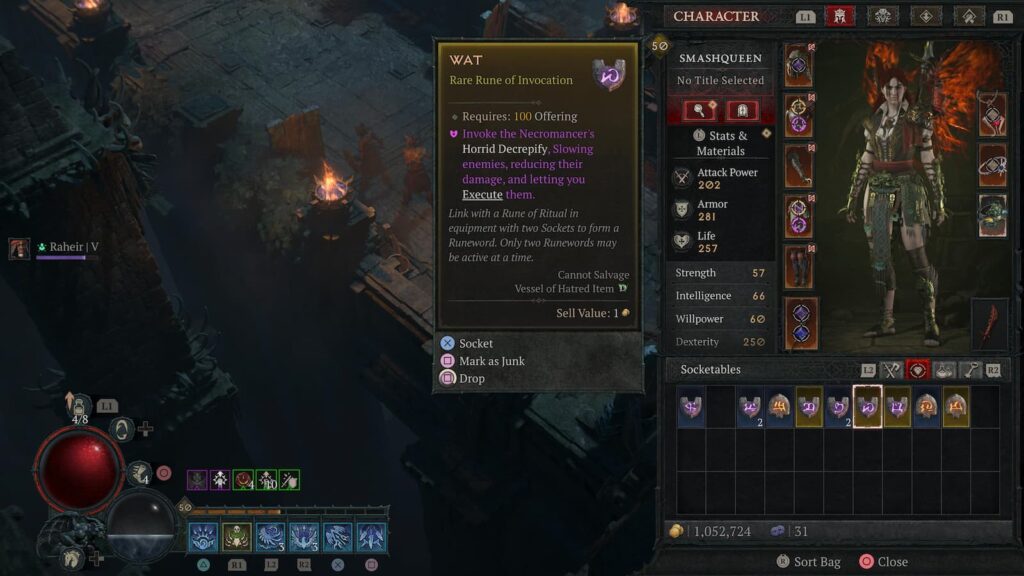The width and height of the screenshot is (1024, 576).
Task: Switch to the crossed-swords equipment bag tab
Action: click(891, 370)
